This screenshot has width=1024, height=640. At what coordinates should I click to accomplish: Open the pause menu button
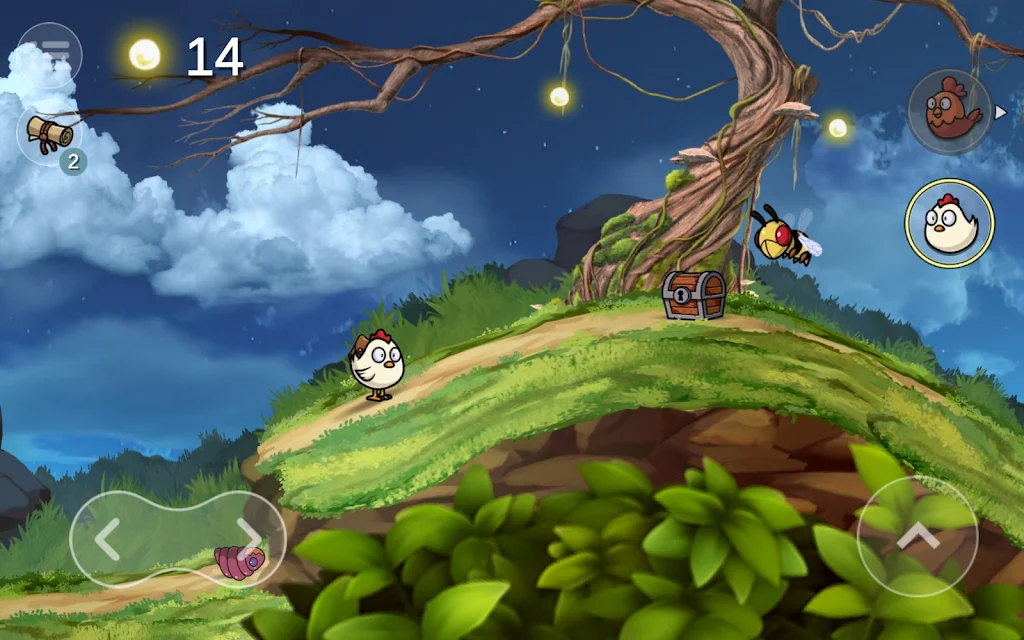(x=50, y=54)
